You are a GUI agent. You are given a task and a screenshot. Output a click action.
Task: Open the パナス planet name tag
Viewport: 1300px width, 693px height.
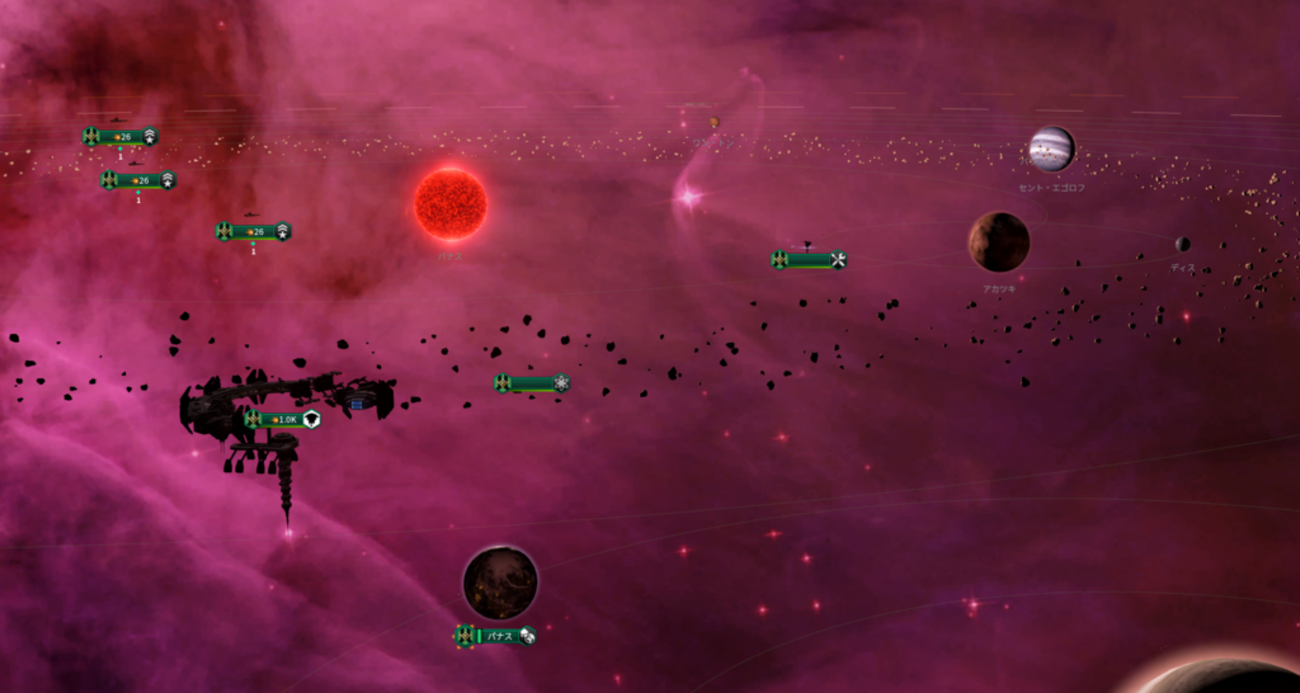496,636
